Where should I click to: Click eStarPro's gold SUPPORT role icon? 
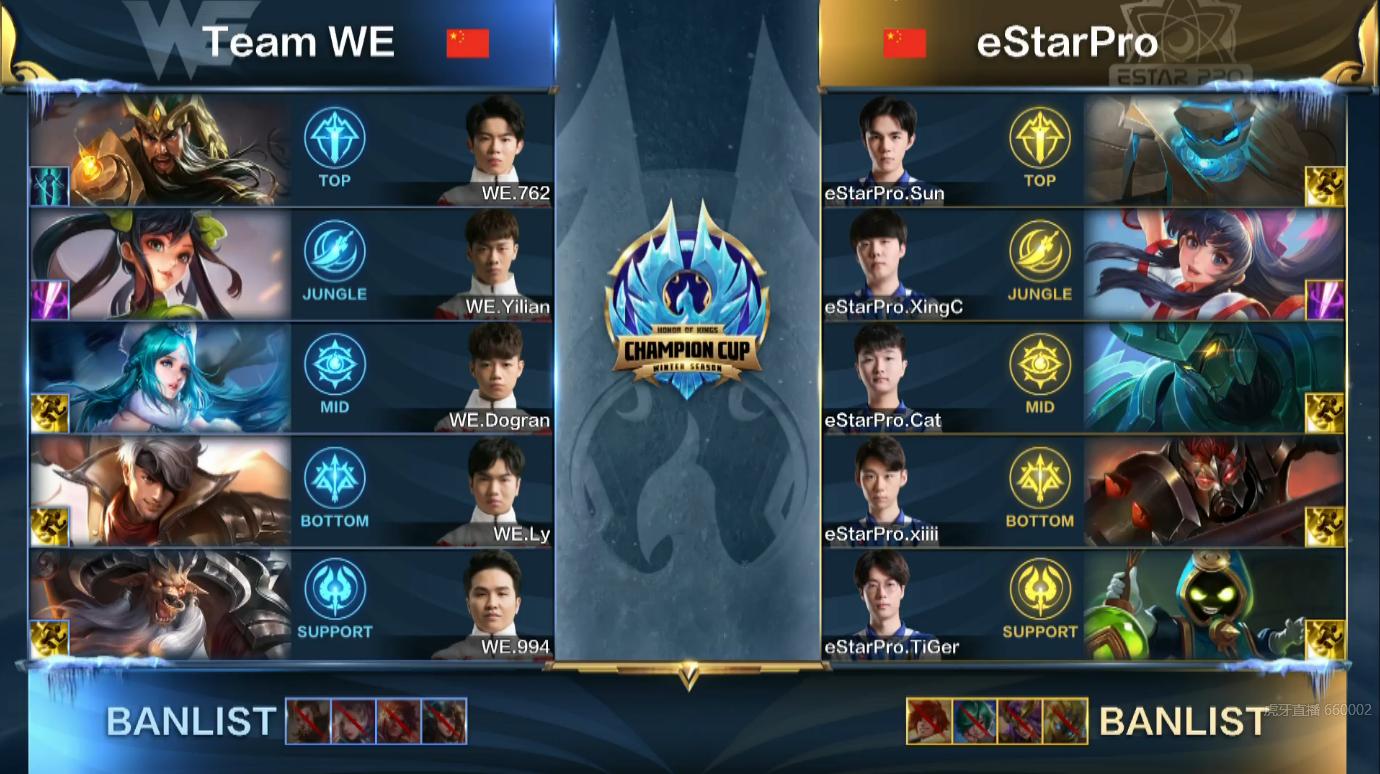click(1041, 594)
